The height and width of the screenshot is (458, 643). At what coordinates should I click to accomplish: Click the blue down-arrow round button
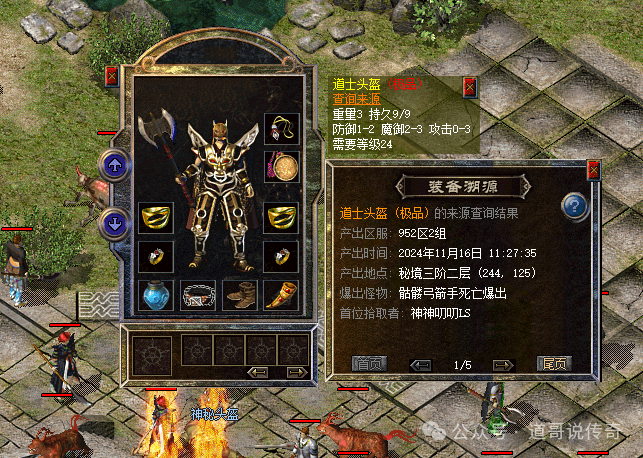pyautogui.click(x=115, y=222)
